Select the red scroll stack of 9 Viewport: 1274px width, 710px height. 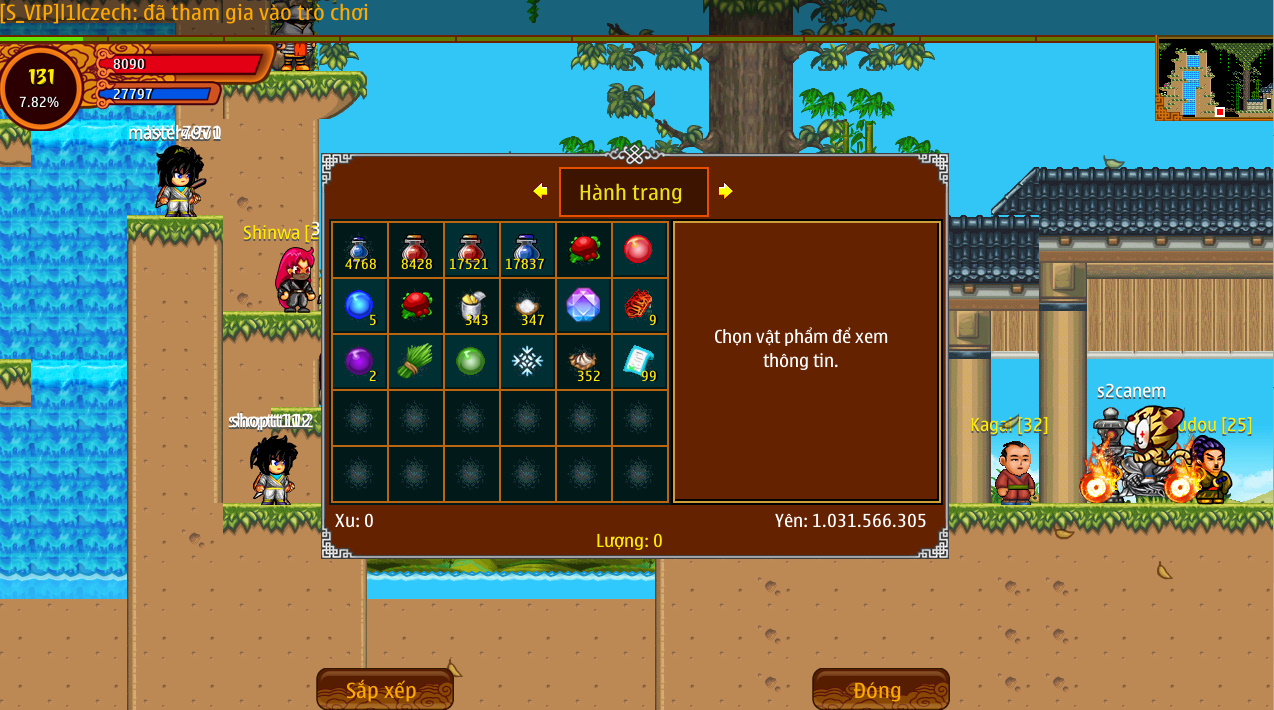click(639, 306)
